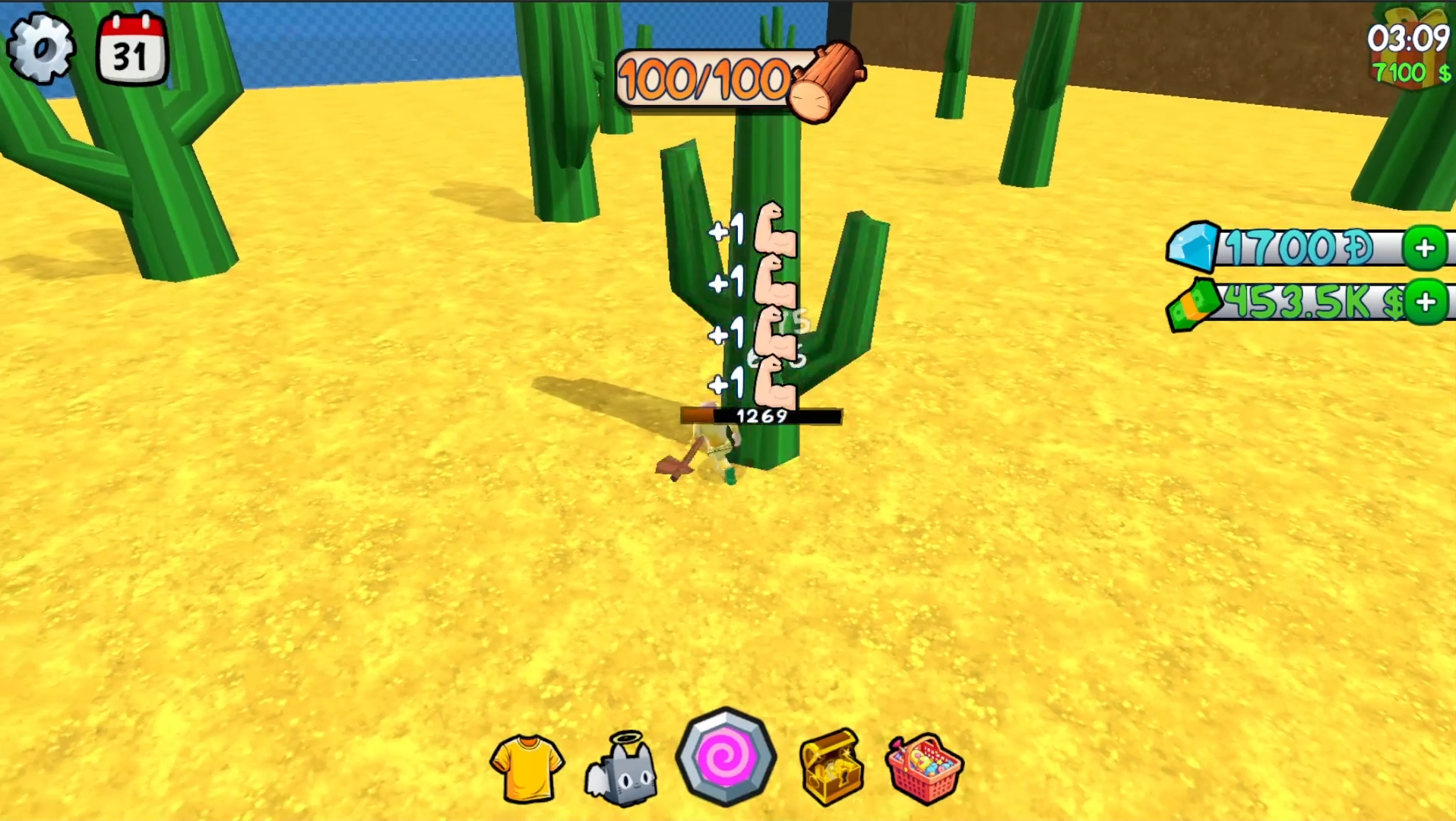Screen dimensions: 1456x821
Task: Open the settings gear menu
Action: click(42, 47)
